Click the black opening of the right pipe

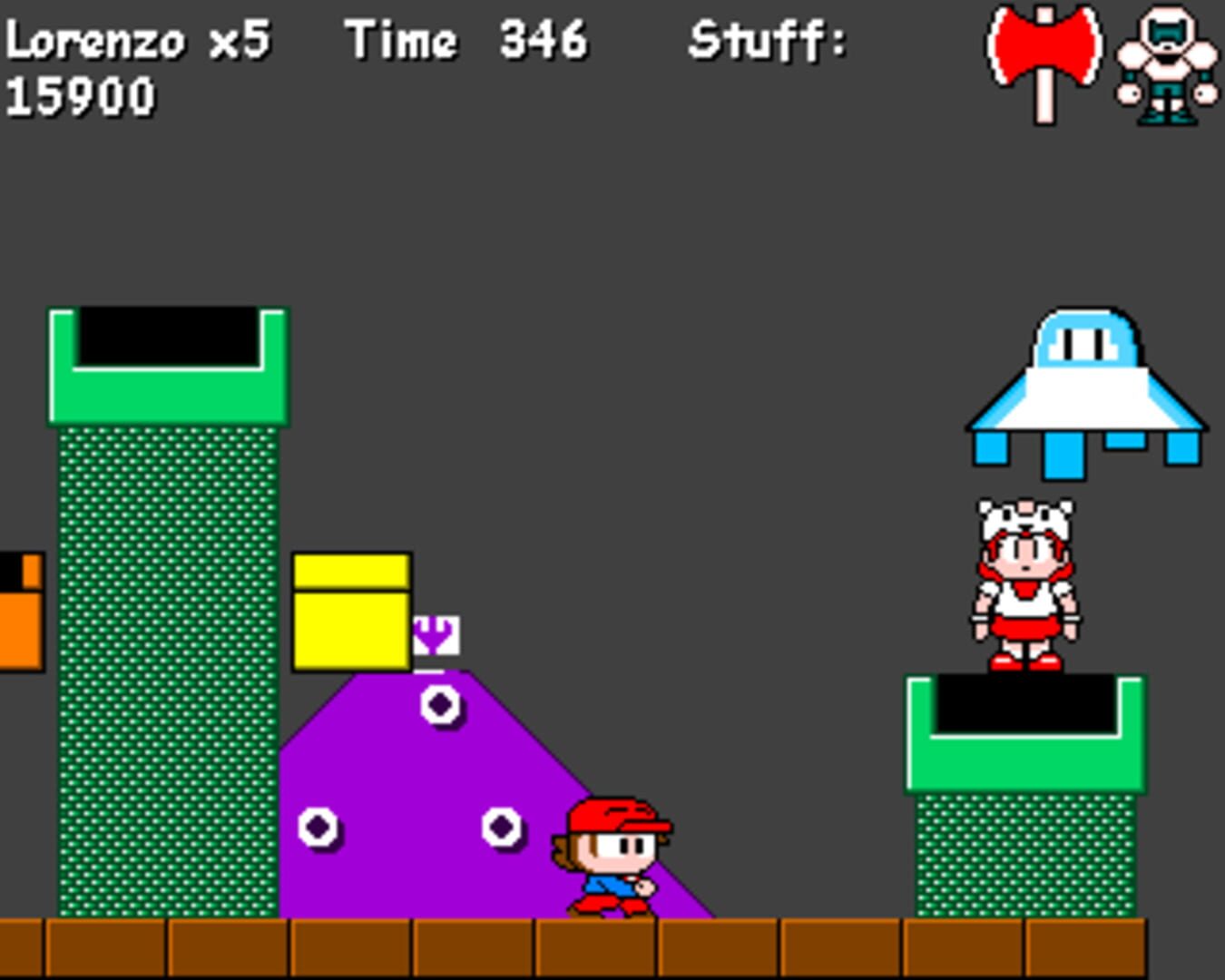tap(1025, 703)
